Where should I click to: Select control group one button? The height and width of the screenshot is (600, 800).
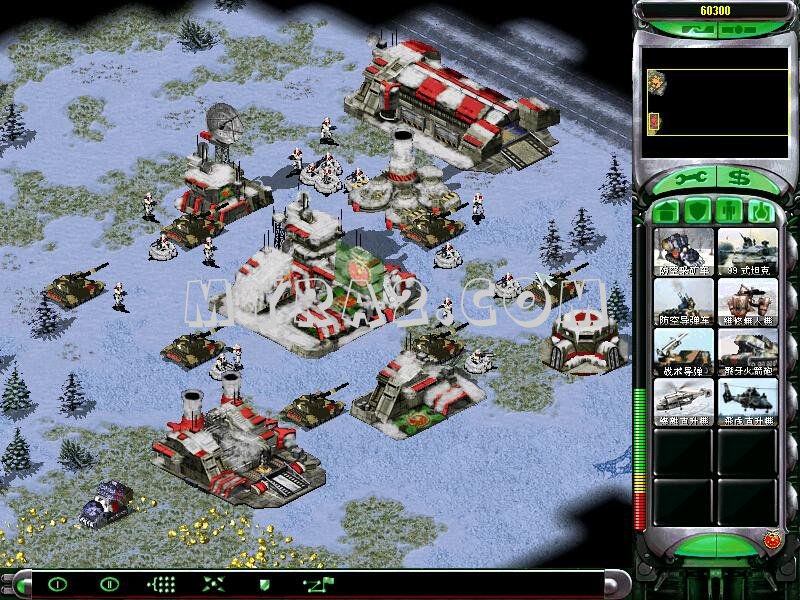coord(58,583)
